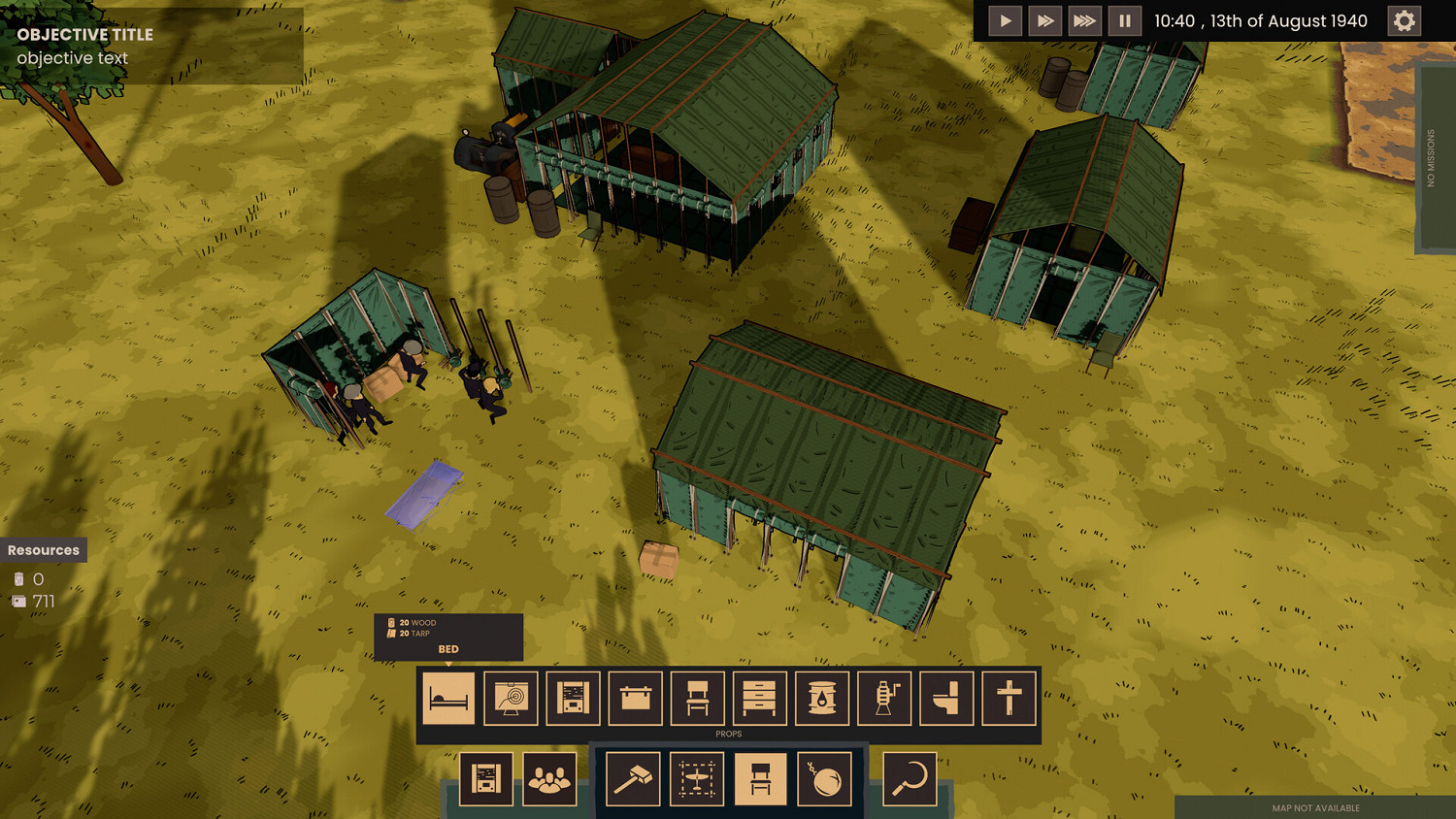Image resolution: width=1456 pixels, height=819 pixels.
Task: Pause the game simulation
Action: [x=1124, y=19]
